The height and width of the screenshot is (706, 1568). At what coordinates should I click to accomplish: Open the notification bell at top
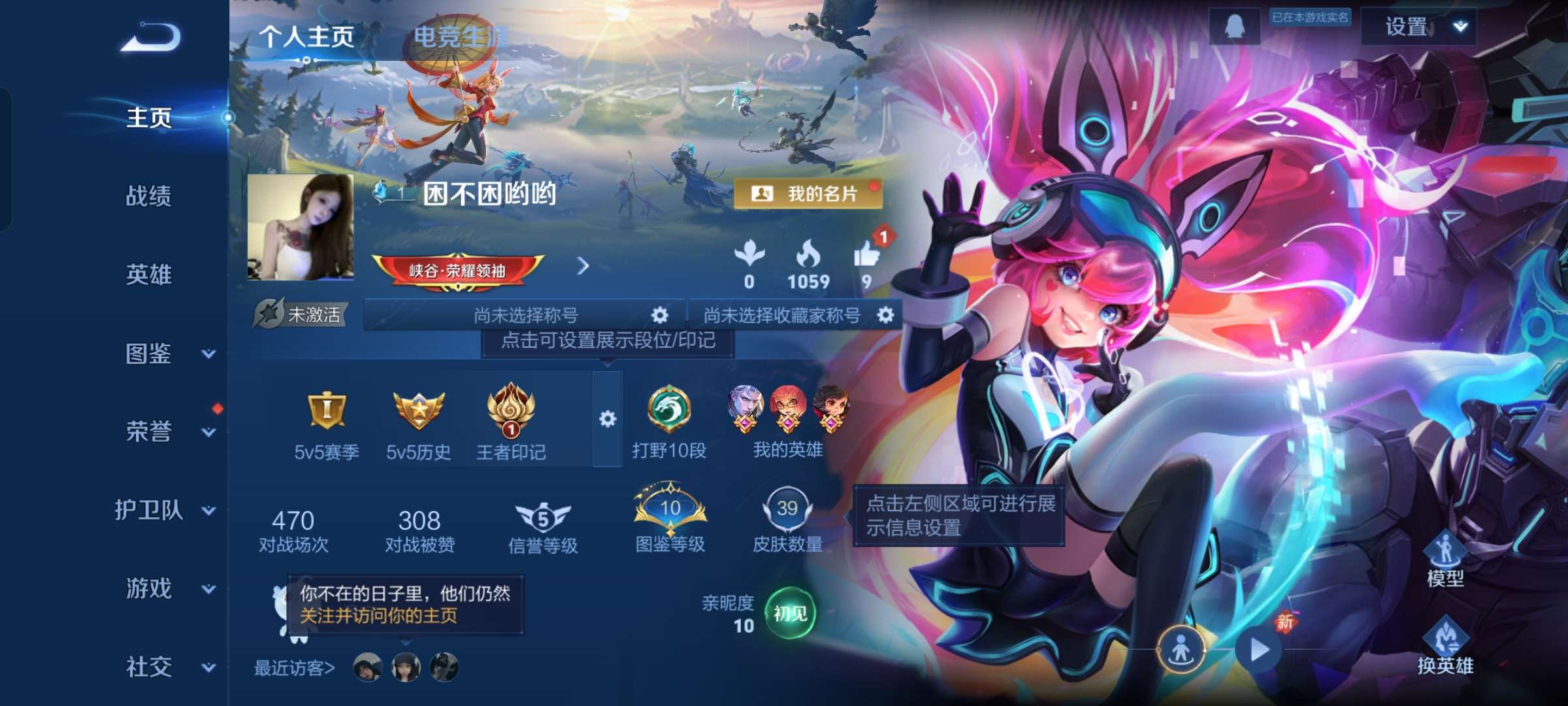(1235, 27)
